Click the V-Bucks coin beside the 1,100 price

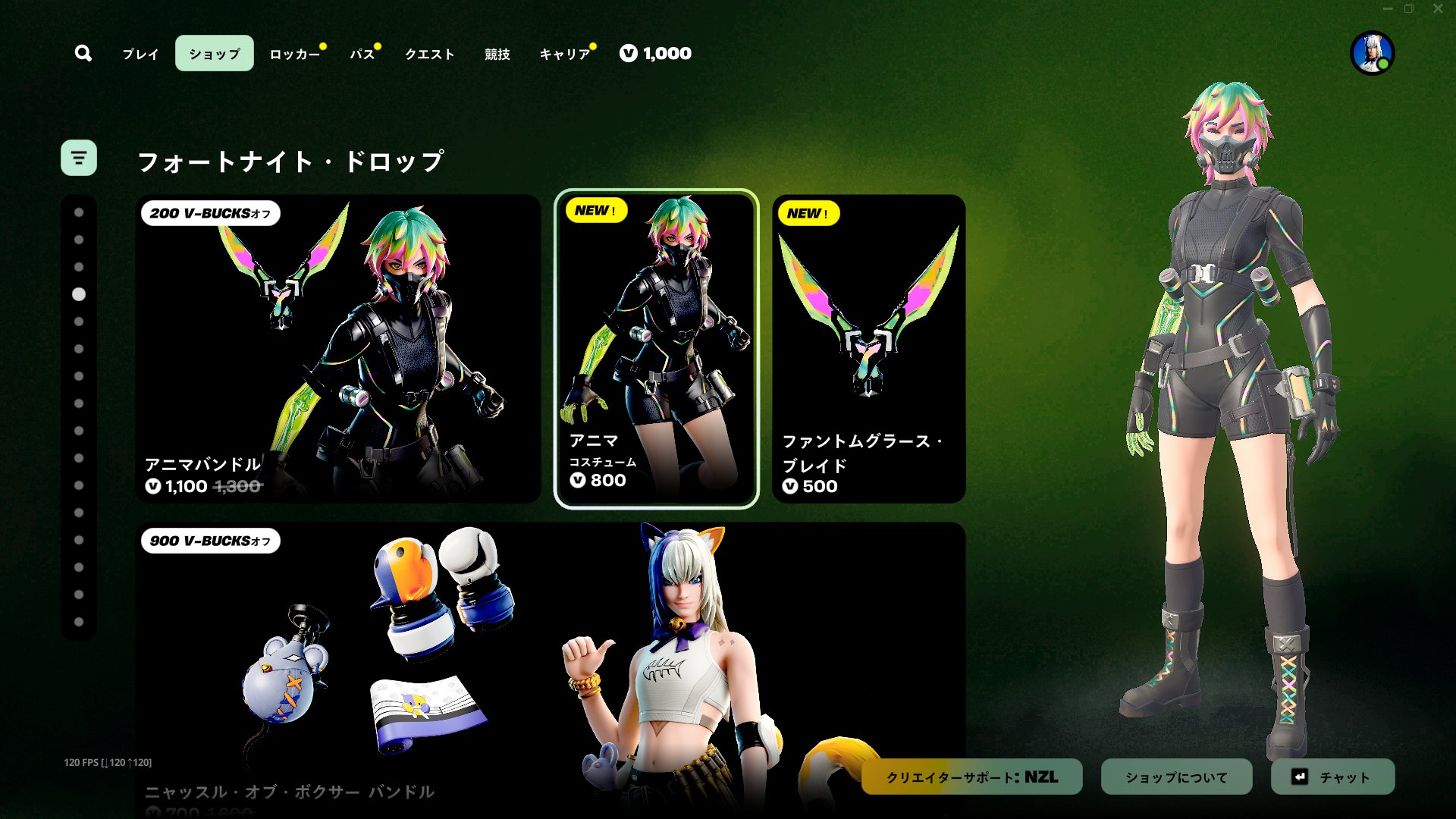tap(154, 487)
